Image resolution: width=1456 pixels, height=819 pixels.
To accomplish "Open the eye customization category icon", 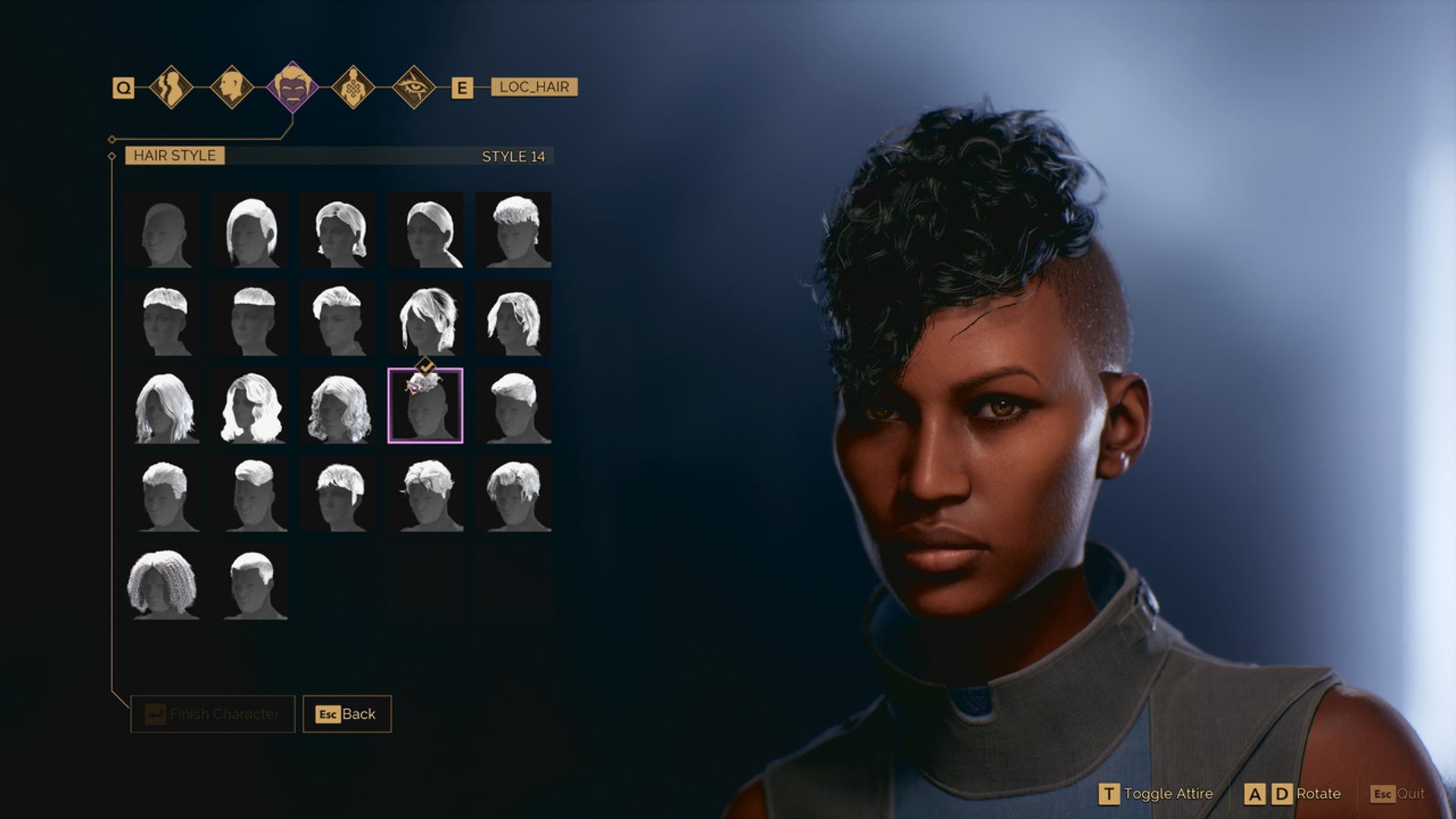I will pyautogui.click(x=413, y=87).
